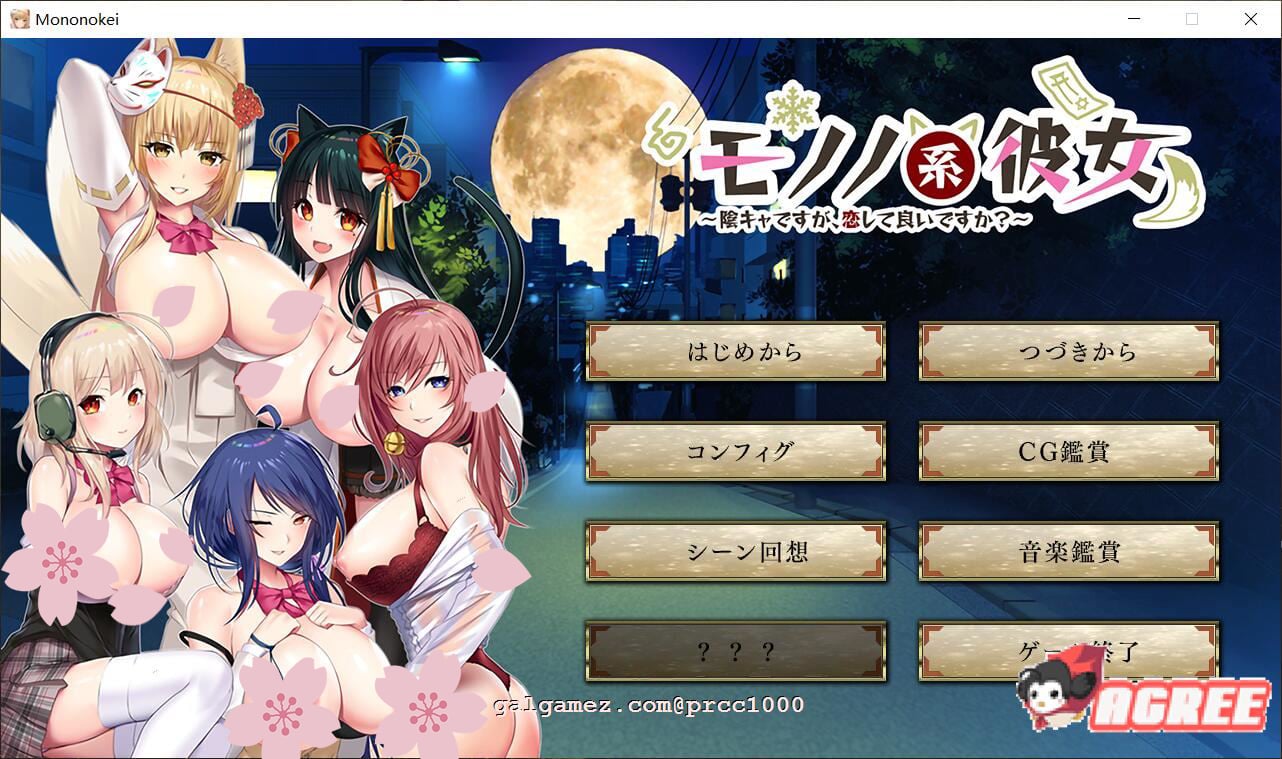Click the Mononokei game icon in the title bar
1282x759 pixels.
pyautogui.click(x=19, y=18)
